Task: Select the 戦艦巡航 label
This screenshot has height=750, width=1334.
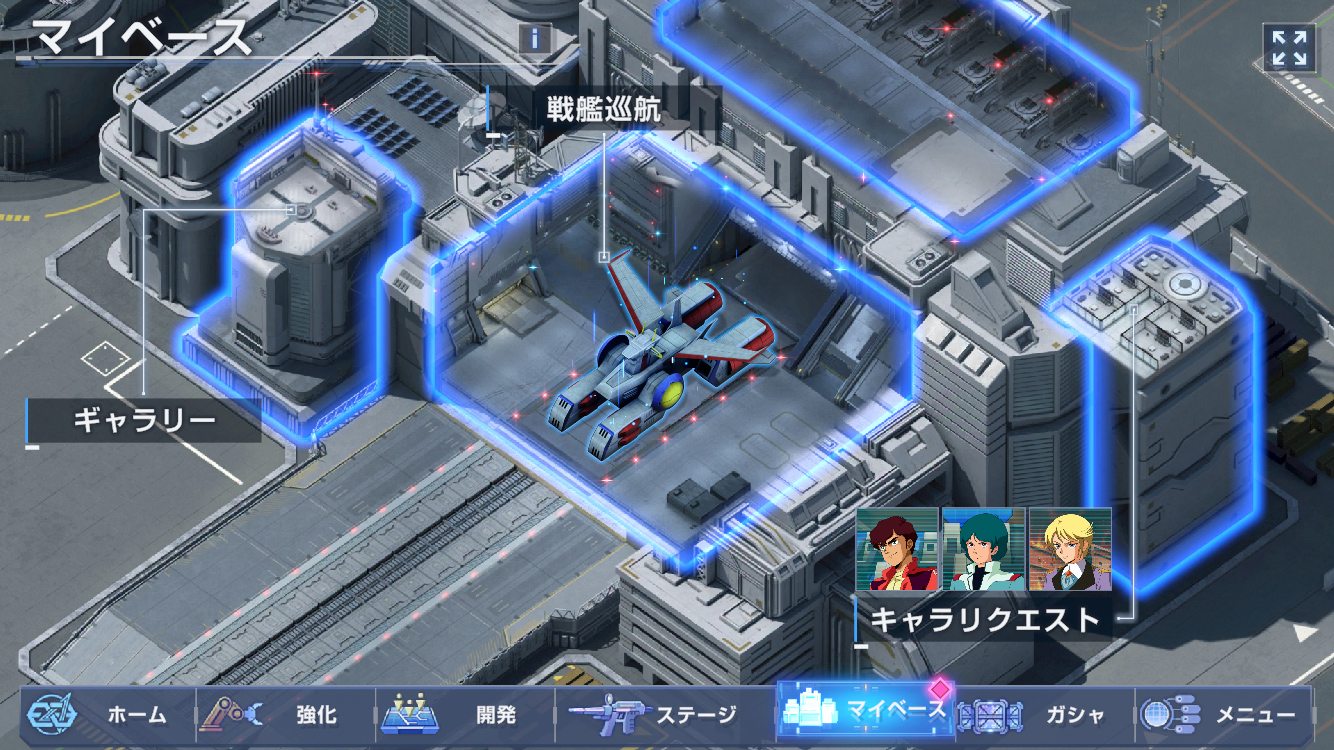Action: [x=603, y=109]
